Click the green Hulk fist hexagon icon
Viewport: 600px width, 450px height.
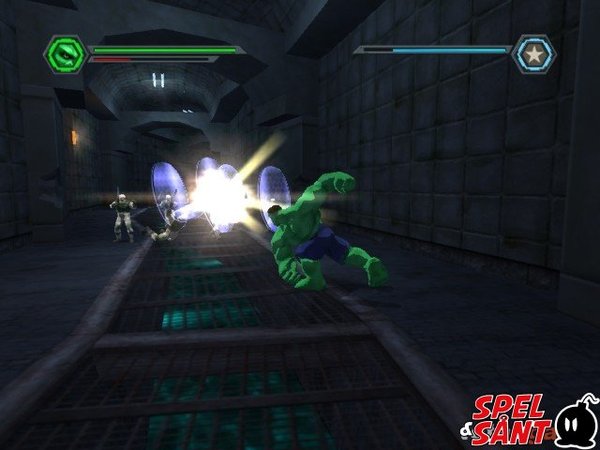(x=66, y=54)
